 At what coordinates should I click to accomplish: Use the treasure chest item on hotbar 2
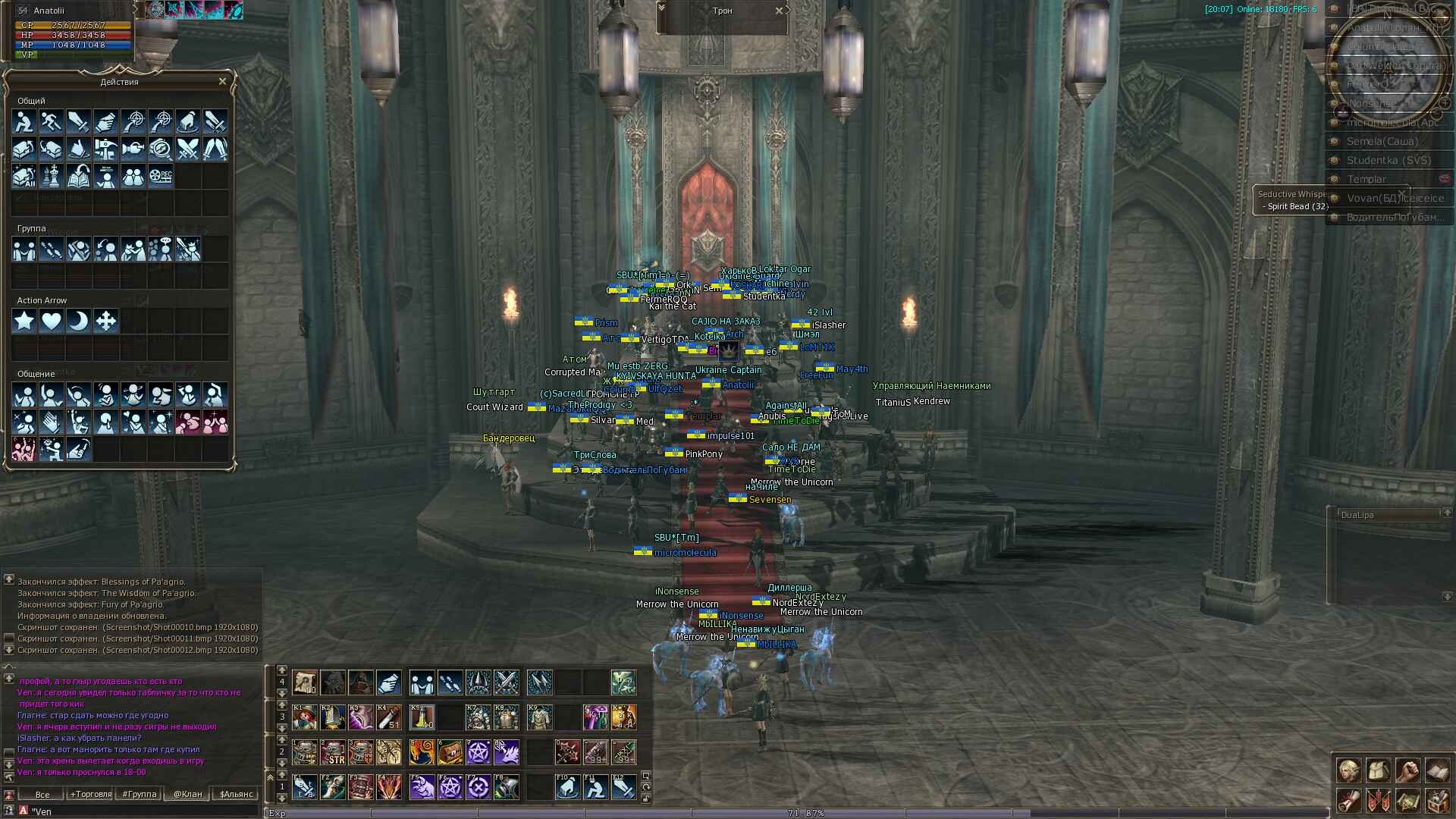pos(450,752)
